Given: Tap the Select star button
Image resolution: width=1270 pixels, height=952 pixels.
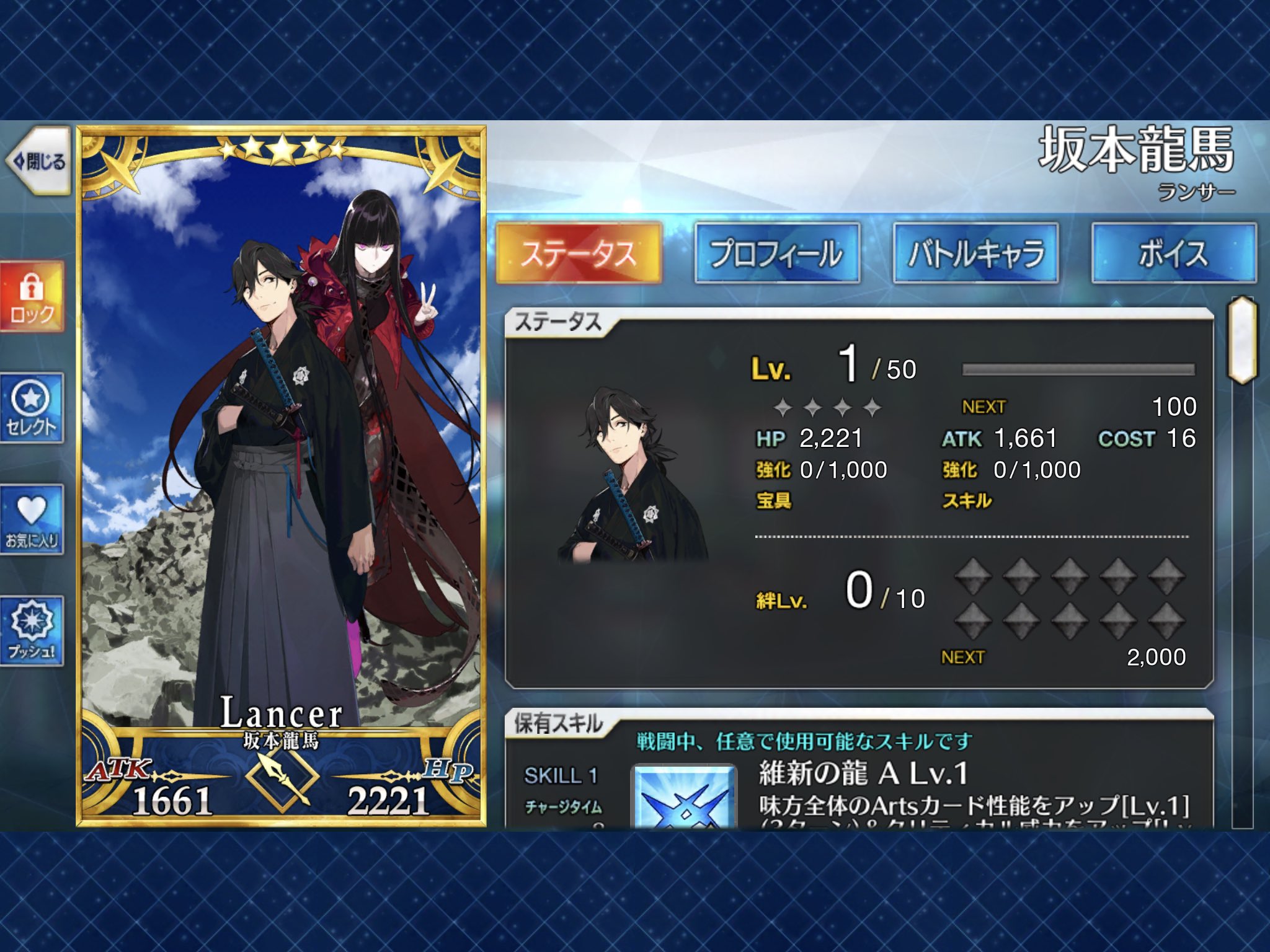Looking at the screenshot, I should pyautogui.click(x=32, y=408).
